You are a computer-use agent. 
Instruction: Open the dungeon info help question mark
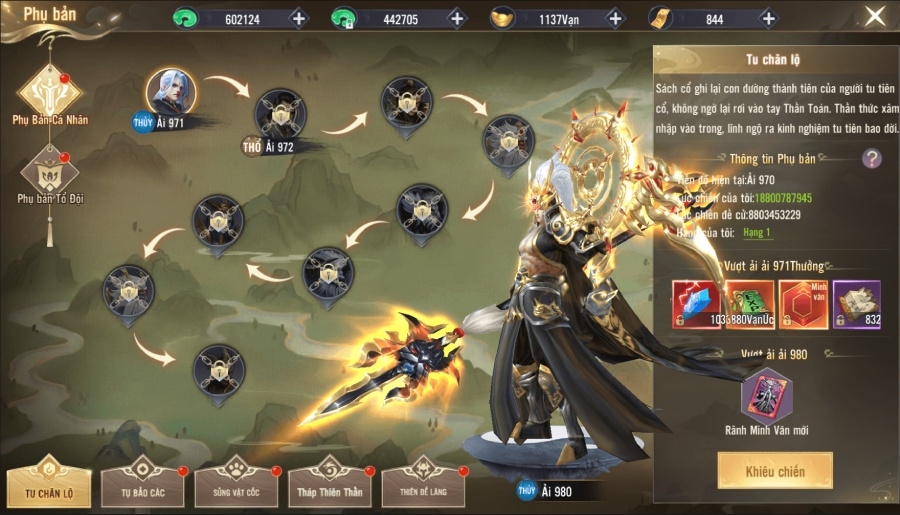872,157
